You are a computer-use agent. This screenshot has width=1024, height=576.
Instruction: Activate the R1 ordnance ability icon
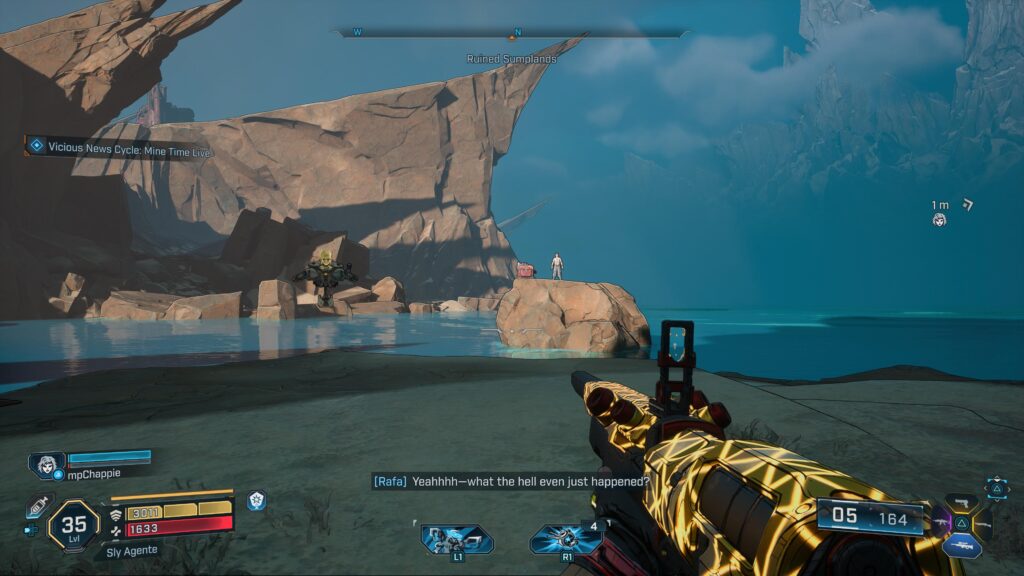(x=565, y=539)
